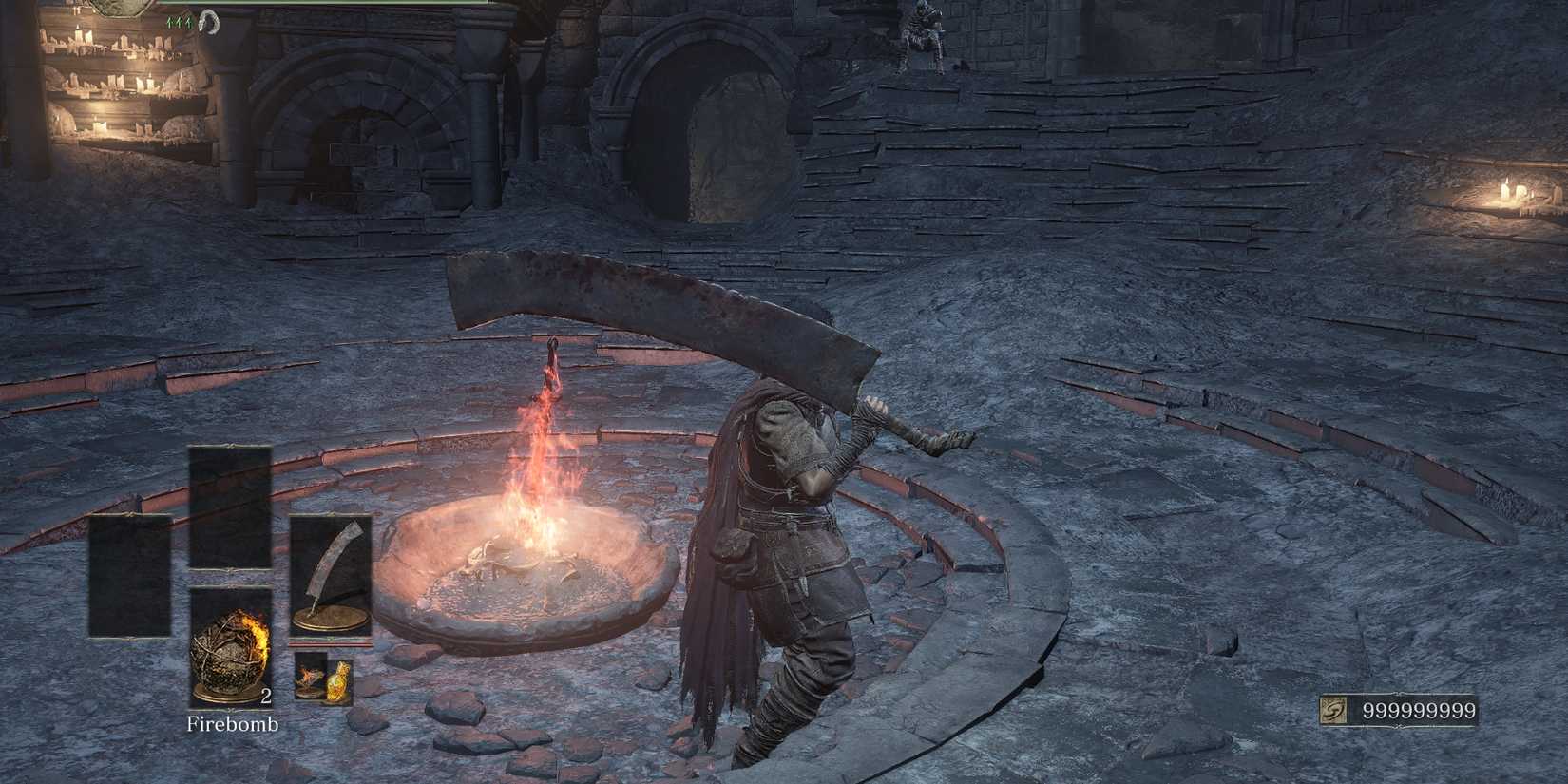Select one of the green arrow buff icons
1568x784 pixels.
180,24
